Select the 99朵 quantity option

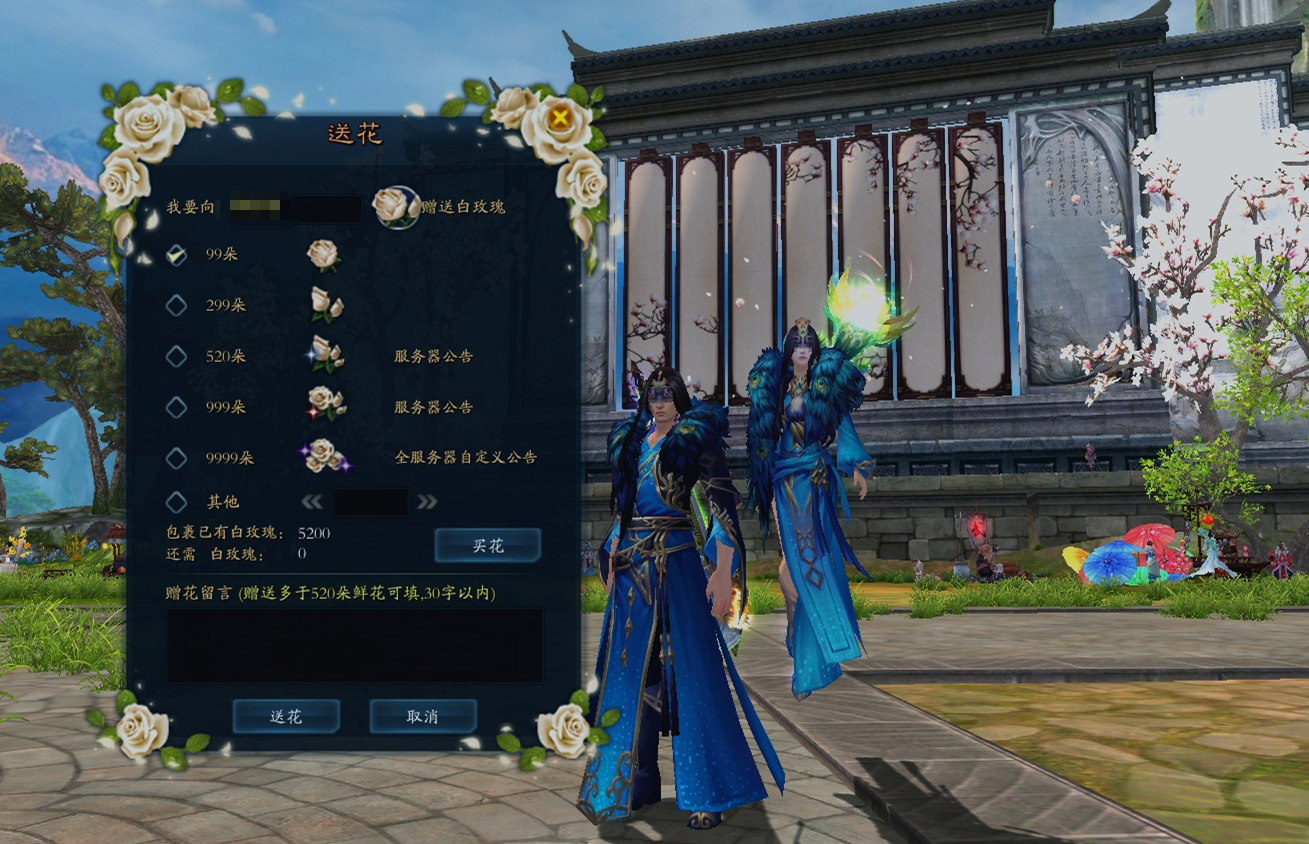tap(176, 255)
